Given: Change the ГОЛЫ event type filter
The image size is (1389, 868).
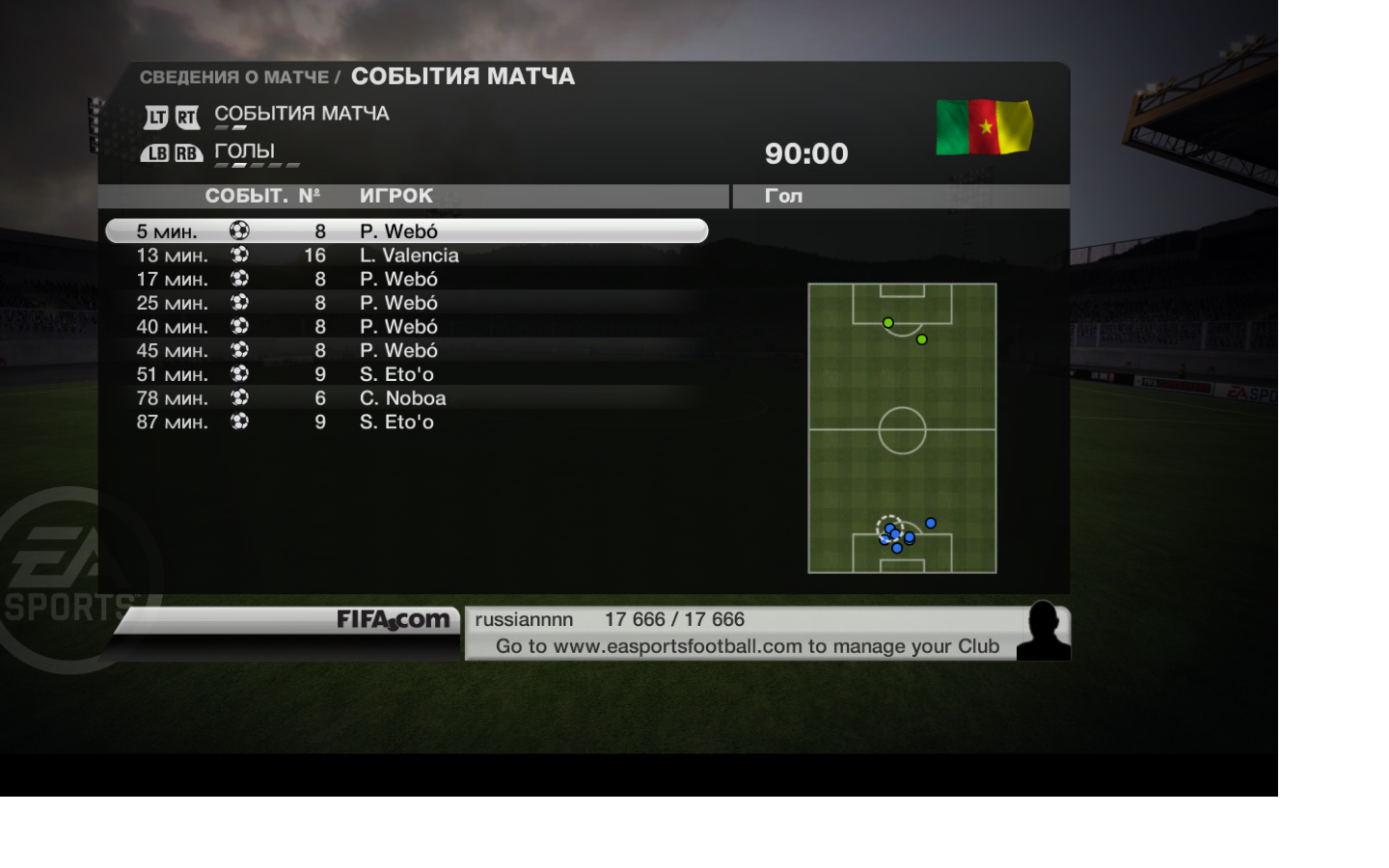Looking at the screenshot, I should pos(245,152).
